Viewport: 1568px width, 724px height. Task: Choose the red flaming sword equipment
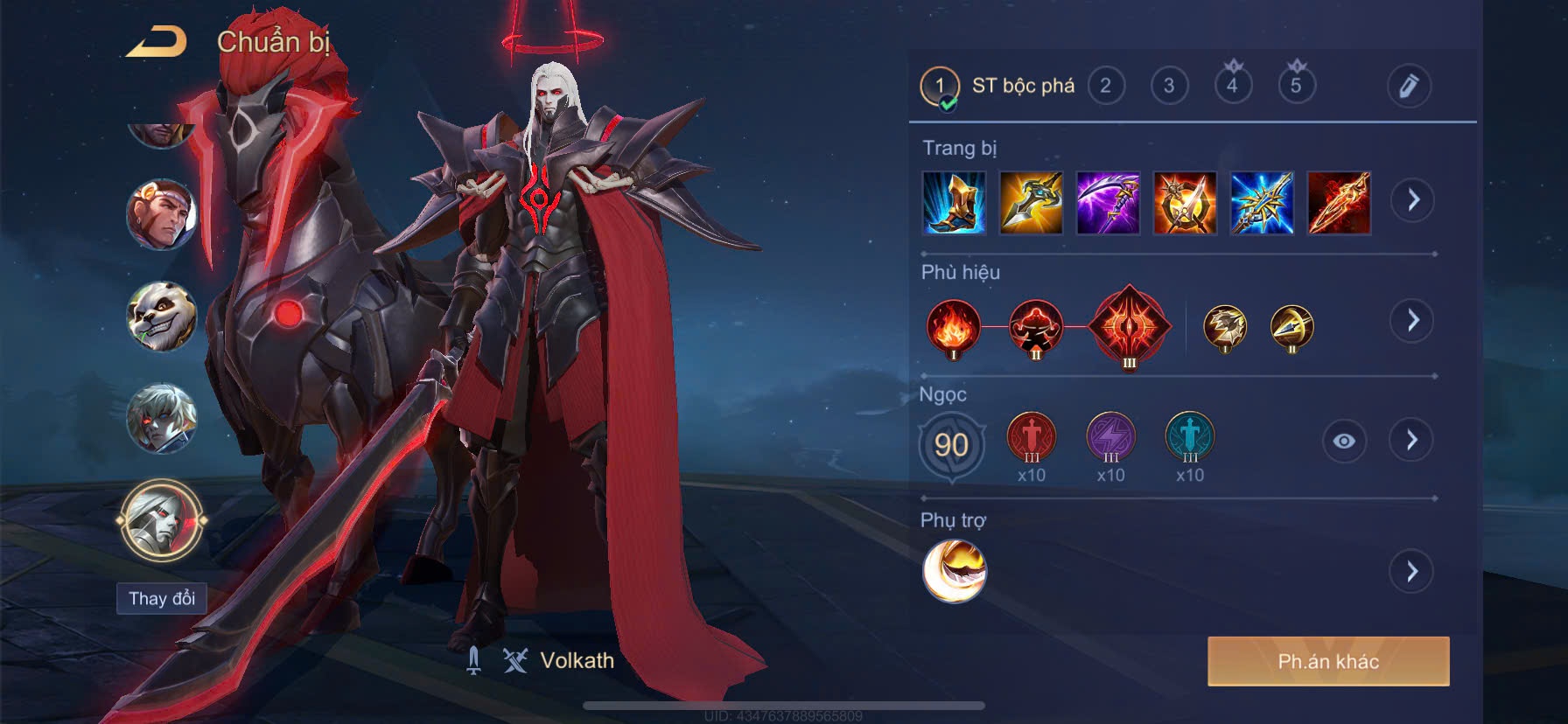[1339, 203]
